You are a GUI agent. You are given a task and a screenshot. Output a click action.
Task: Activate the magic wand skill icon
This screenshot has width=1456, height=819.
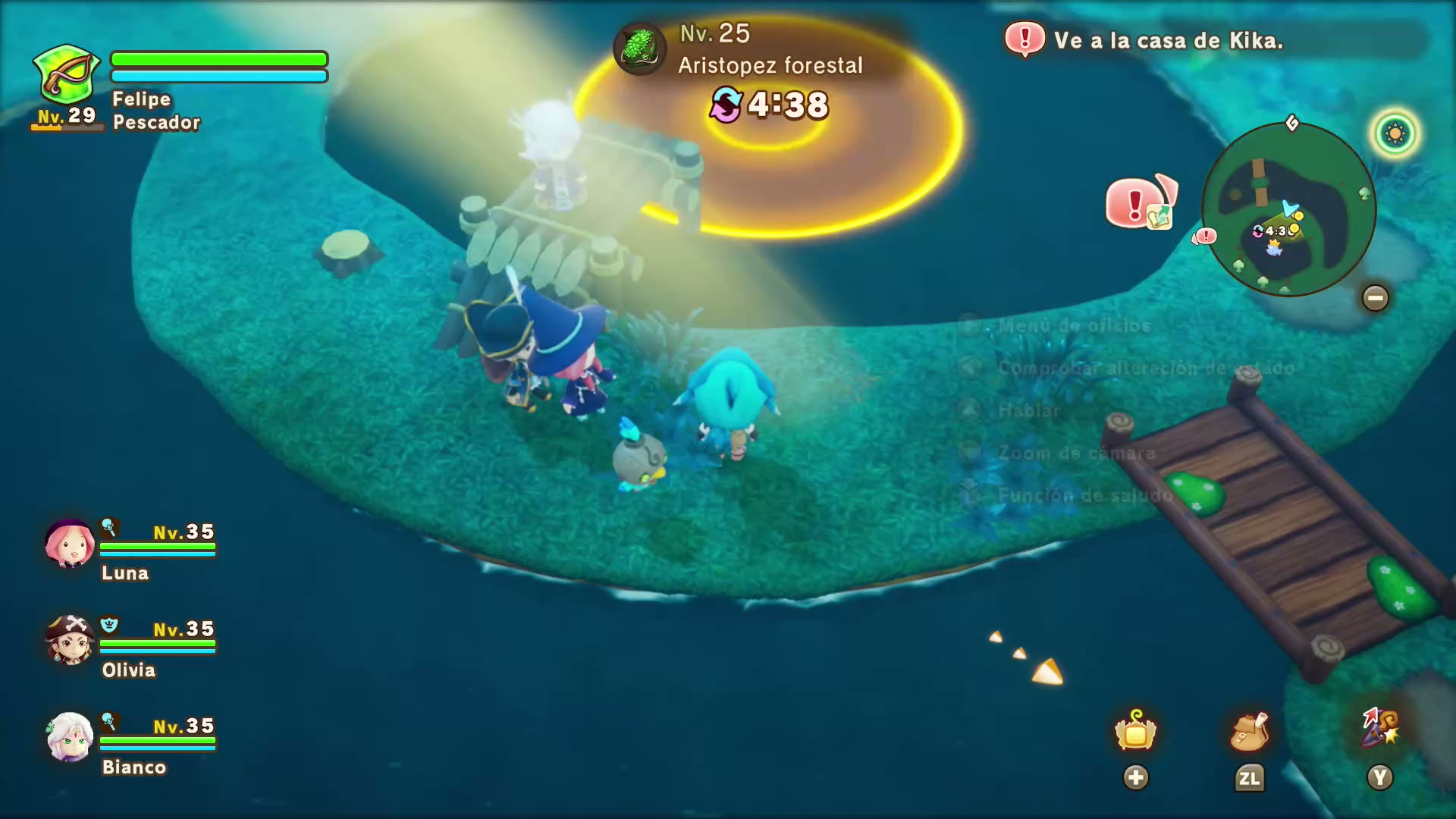(1380, 728)
